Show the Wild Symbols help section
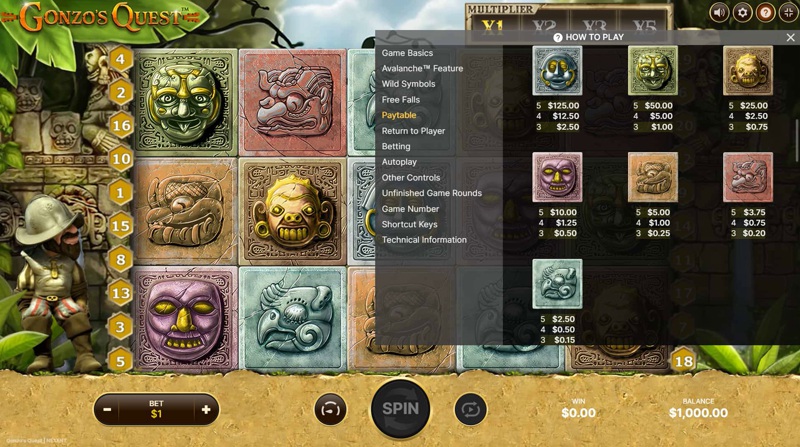 point(408,84)
